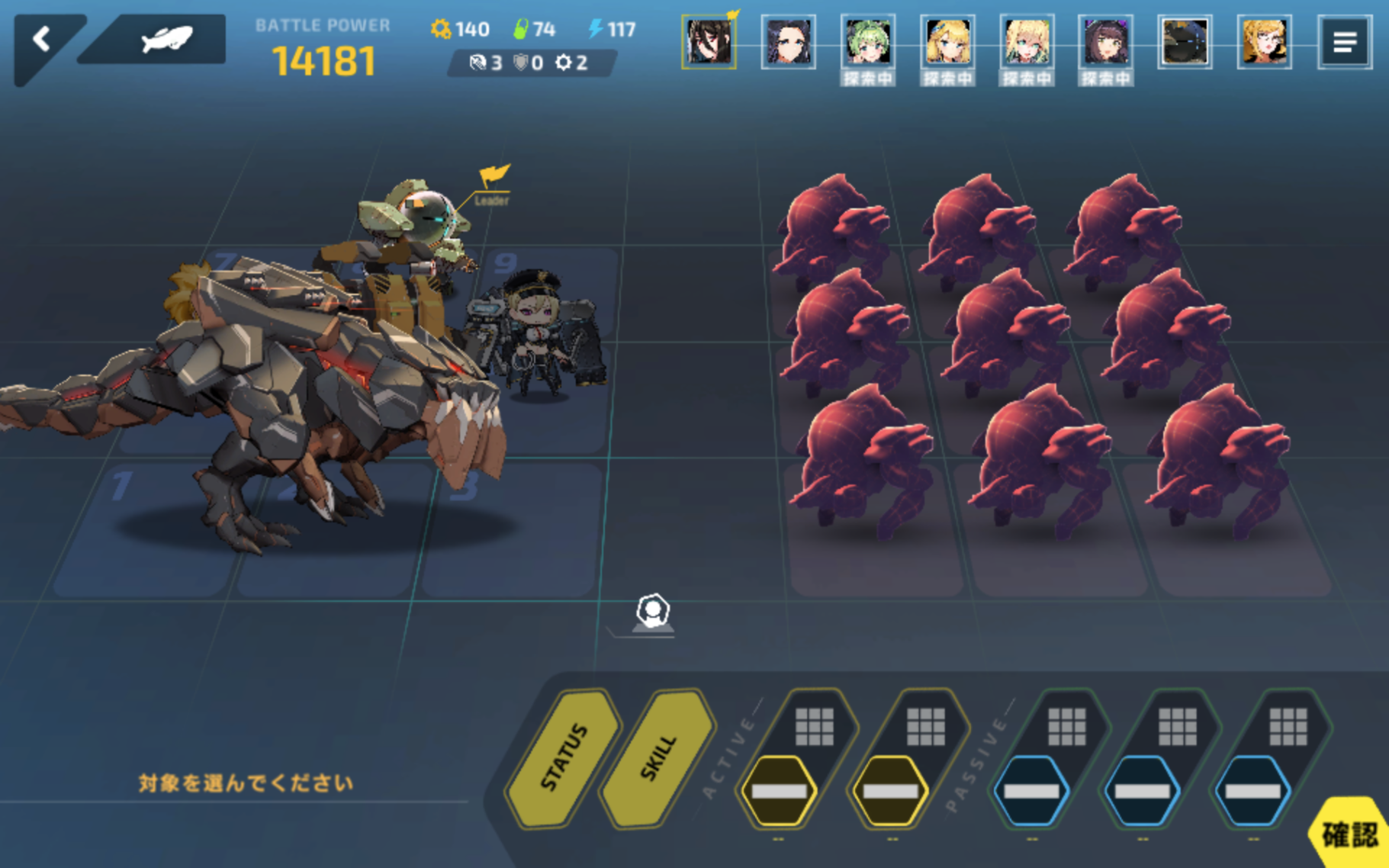Screen dimensions: 1389x868
Task: Click the white fish squad emblem
Action: [x=165, y=39]
